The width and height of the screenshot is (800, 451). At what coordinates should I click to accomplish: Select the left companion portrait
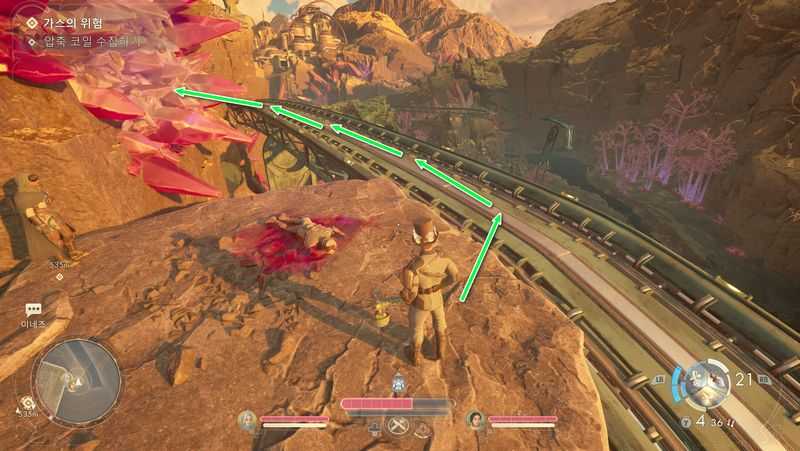[248, 420]
